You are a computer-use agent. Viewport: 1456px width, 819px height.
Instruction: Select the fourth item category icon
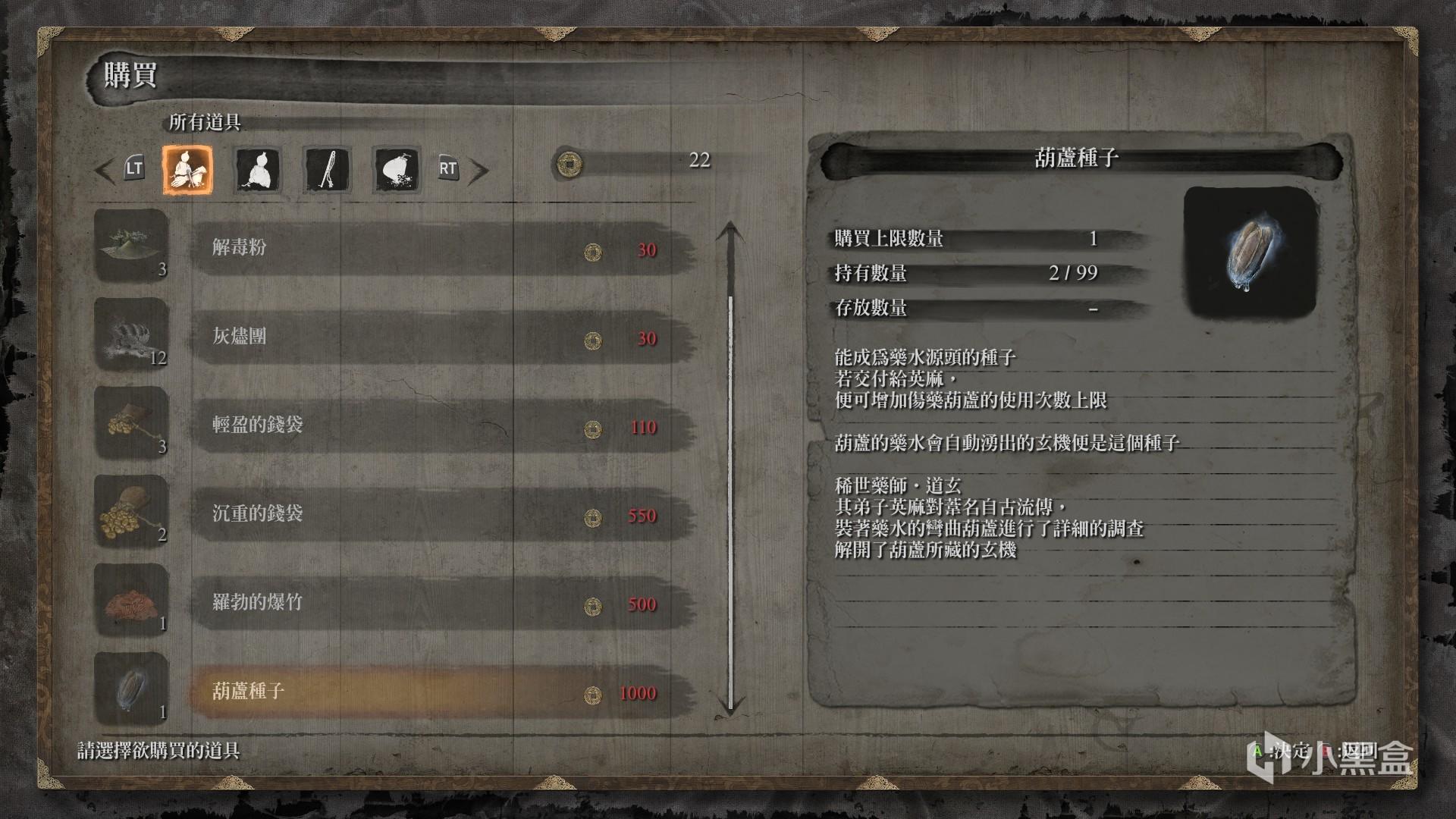395,170
